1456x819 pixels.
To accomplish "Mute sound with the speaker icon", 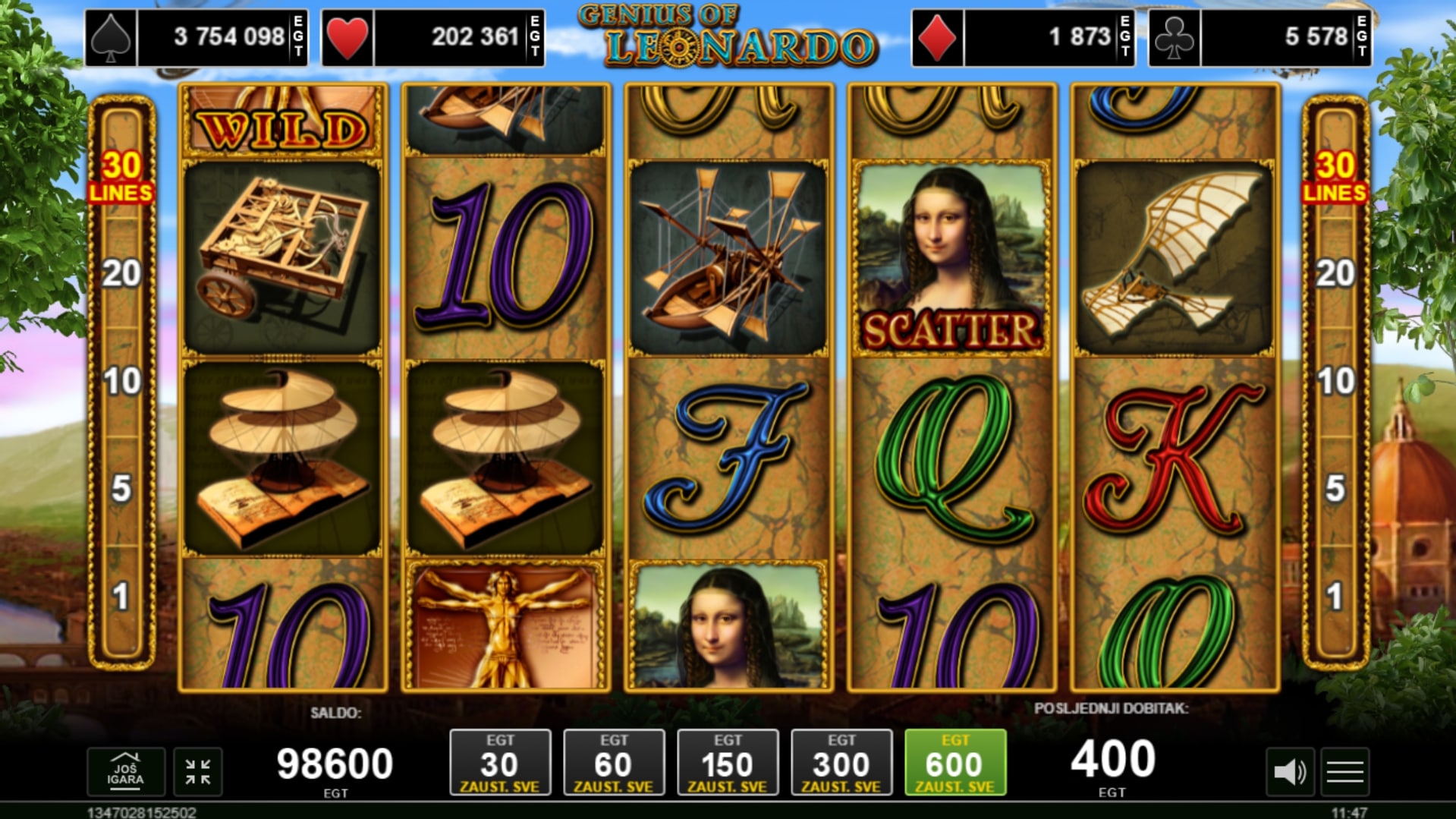I will (x=1289, y=773).
